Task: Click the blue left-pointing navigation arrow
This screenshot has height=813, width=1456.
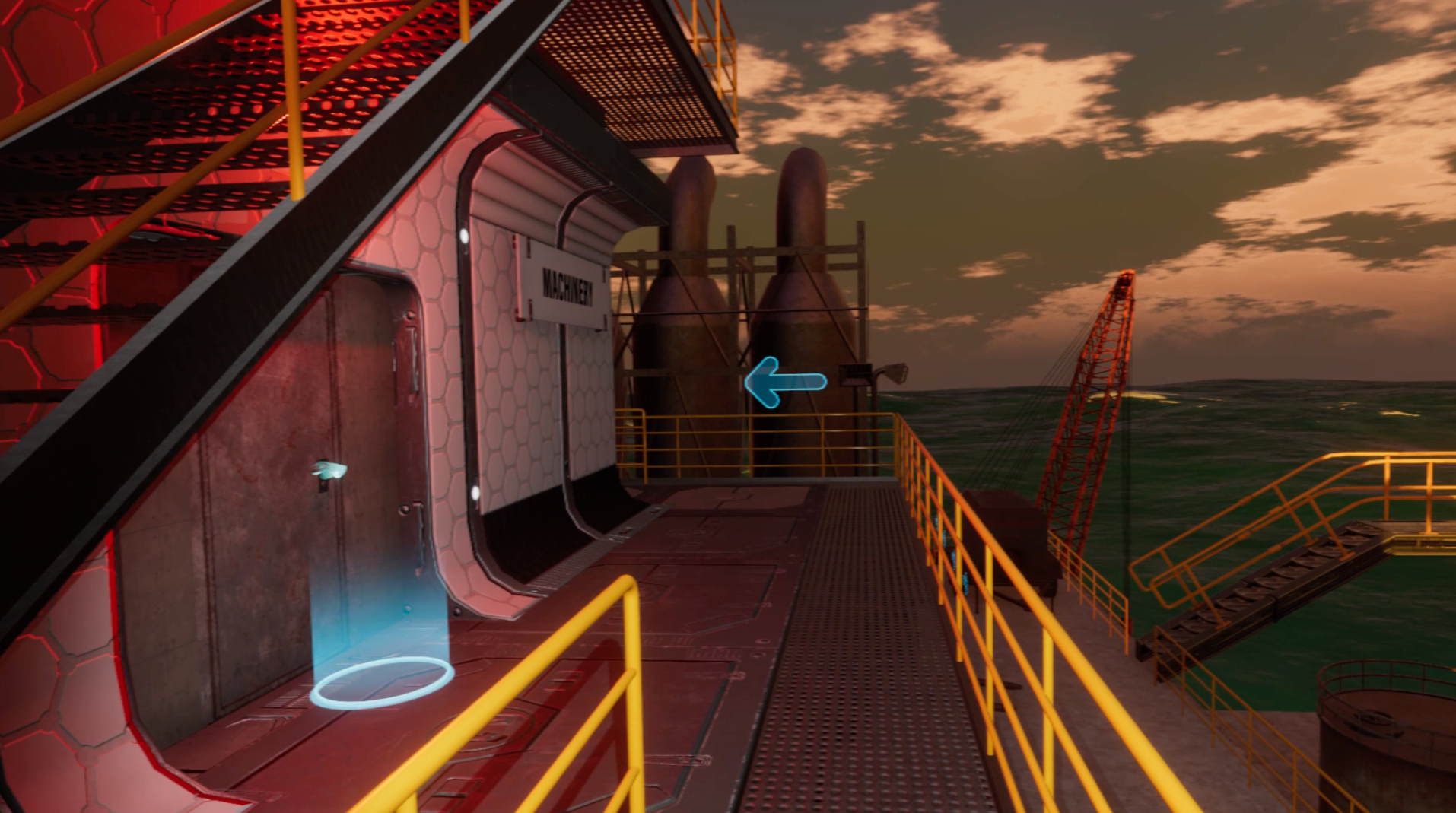Action: point(784,382)
